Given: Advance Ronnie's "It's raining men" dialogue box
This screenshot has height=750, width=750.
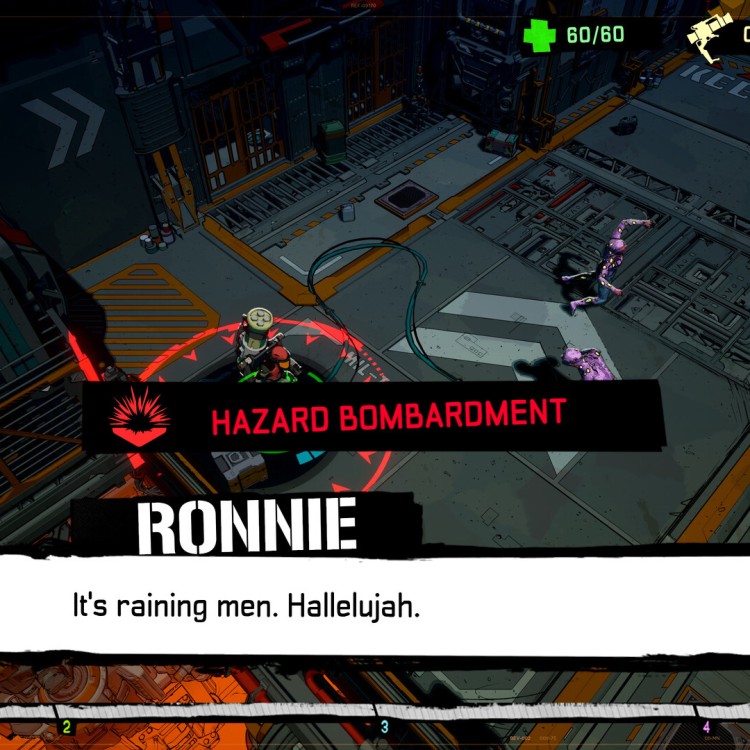Looking at the screenshot, I should [375, 606].
